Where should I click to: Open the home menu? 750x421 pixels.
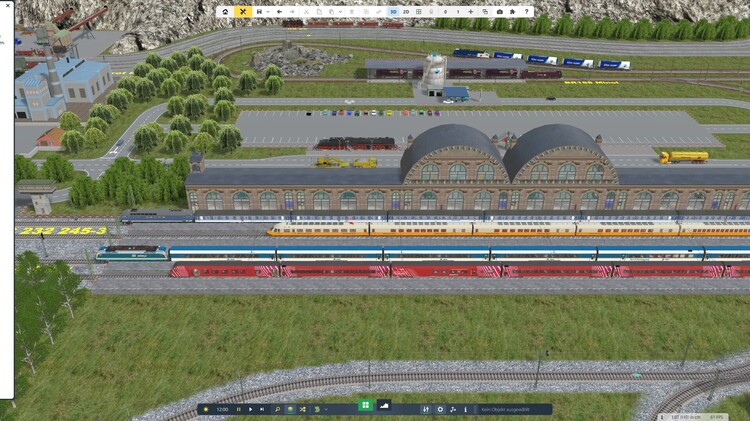(225, 12)
